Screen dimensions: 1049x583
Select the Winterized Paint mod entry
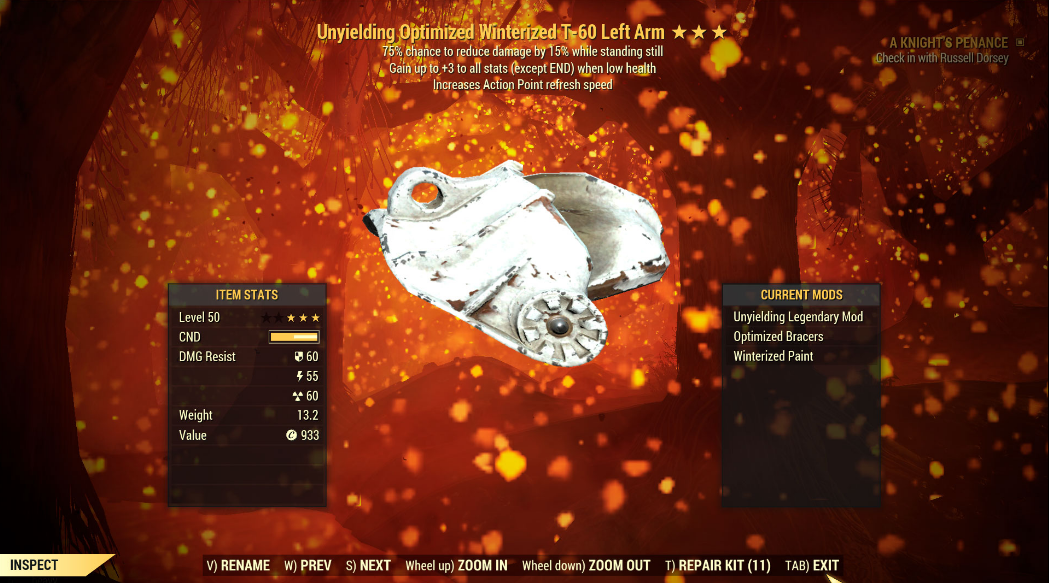[x=773, y=356]
